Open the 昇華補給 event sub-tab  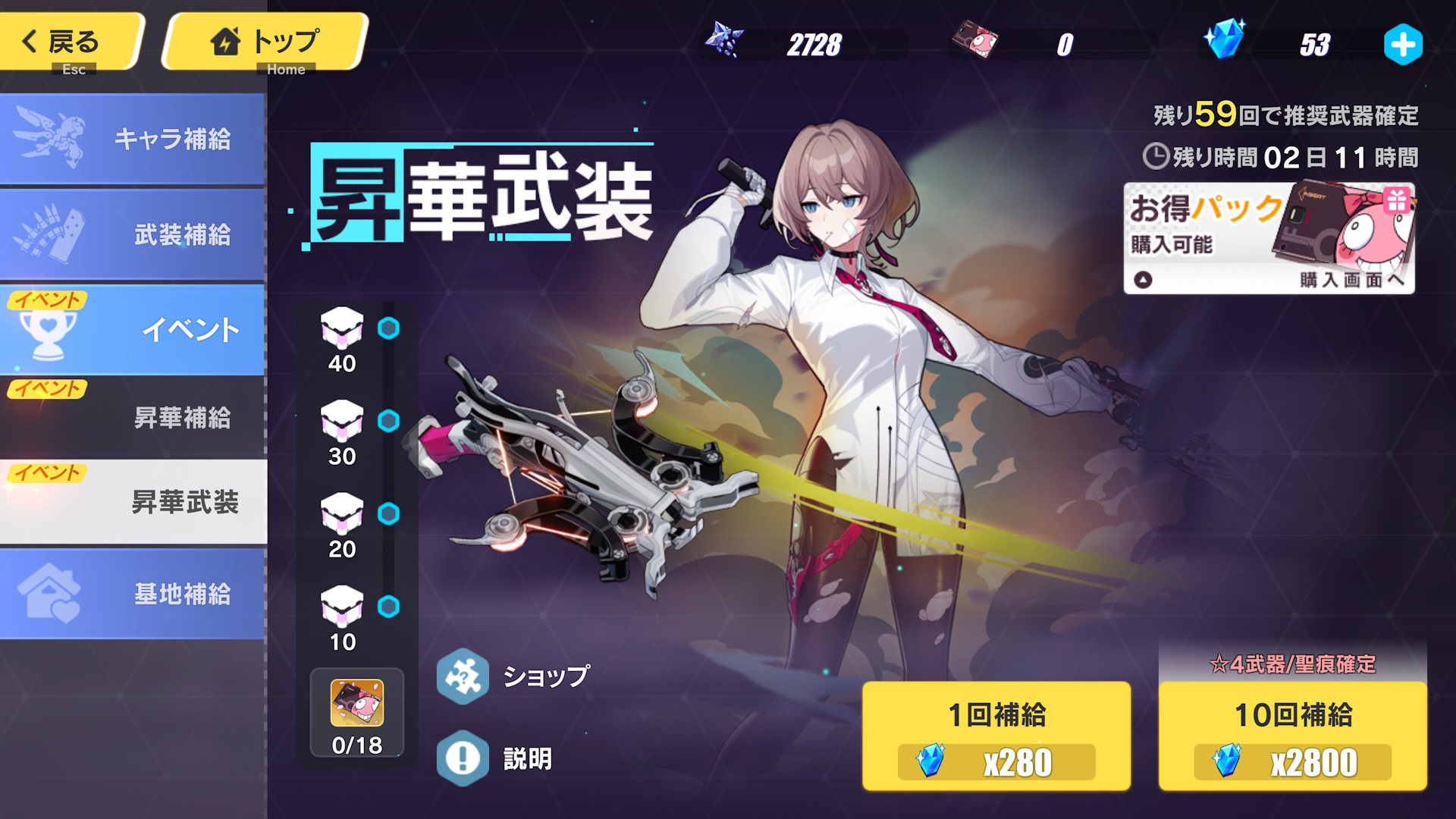point(133,417)
